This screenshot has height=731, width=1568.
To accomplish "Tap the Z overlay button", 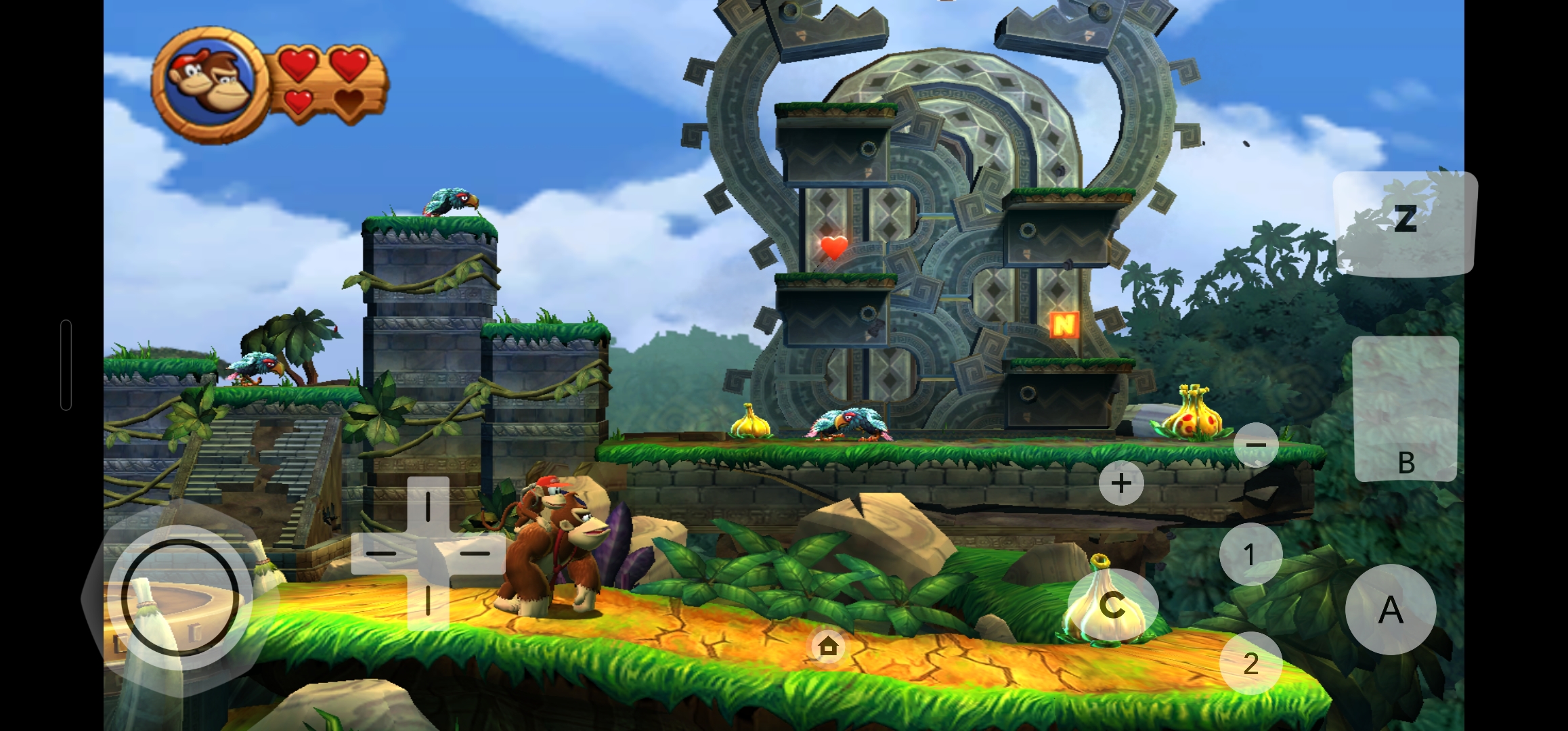I will pyautogui.click(x=1405, y=222).
